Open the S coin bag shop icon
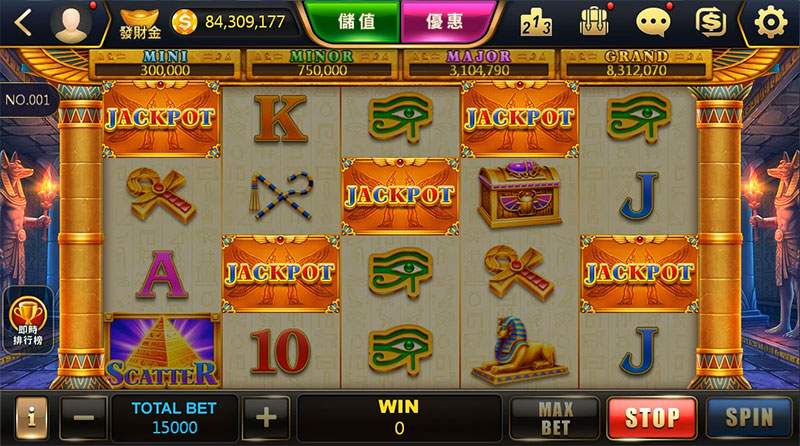800x446 pixels. click(711, 21)
